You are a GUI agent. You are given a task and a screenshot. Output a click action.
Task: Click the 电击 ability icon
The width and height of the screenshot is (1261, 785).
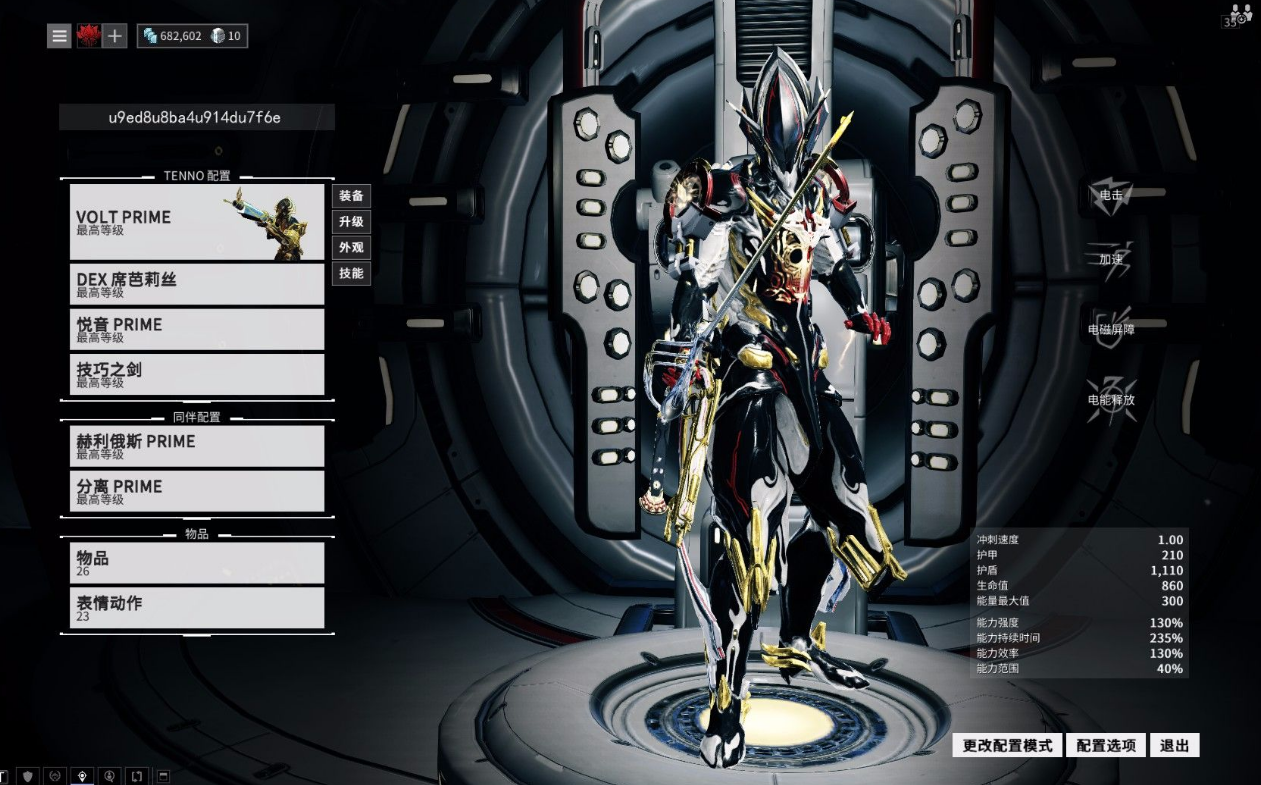coord(1111,194)
